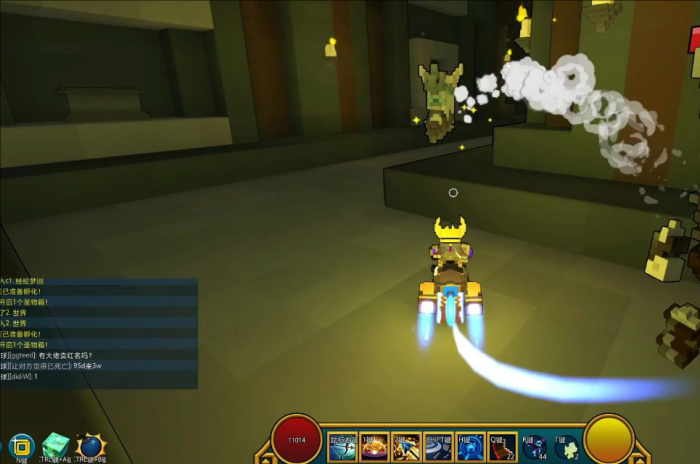The height and width of the screenshot is (464, 700).
Task: Use the orange burst ability on key 1
Action: coord(374,446)
